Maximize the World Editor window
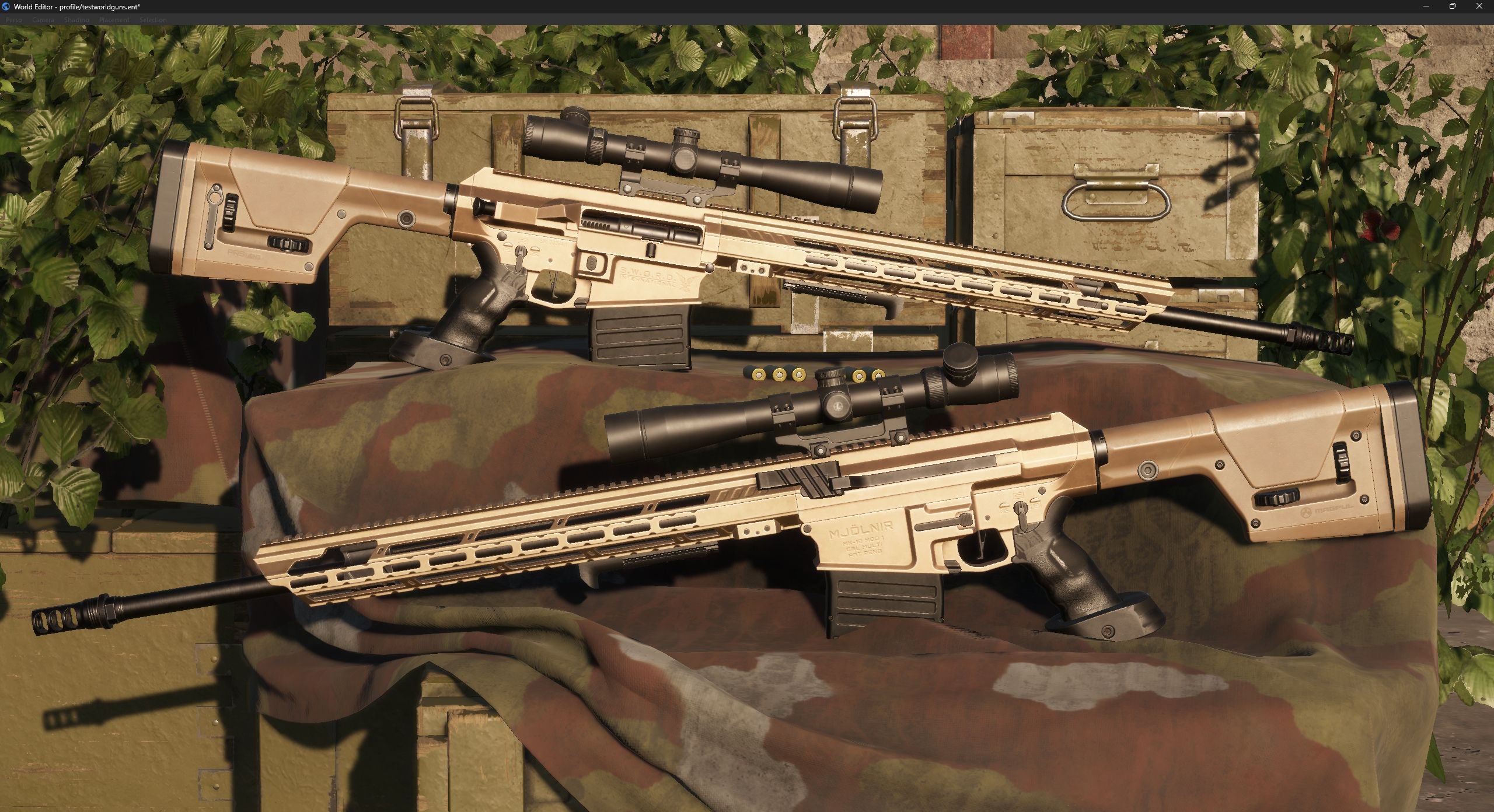The height and width of the screenshot is (812, 1494). pyautogui.click(x=1453, y=6)
